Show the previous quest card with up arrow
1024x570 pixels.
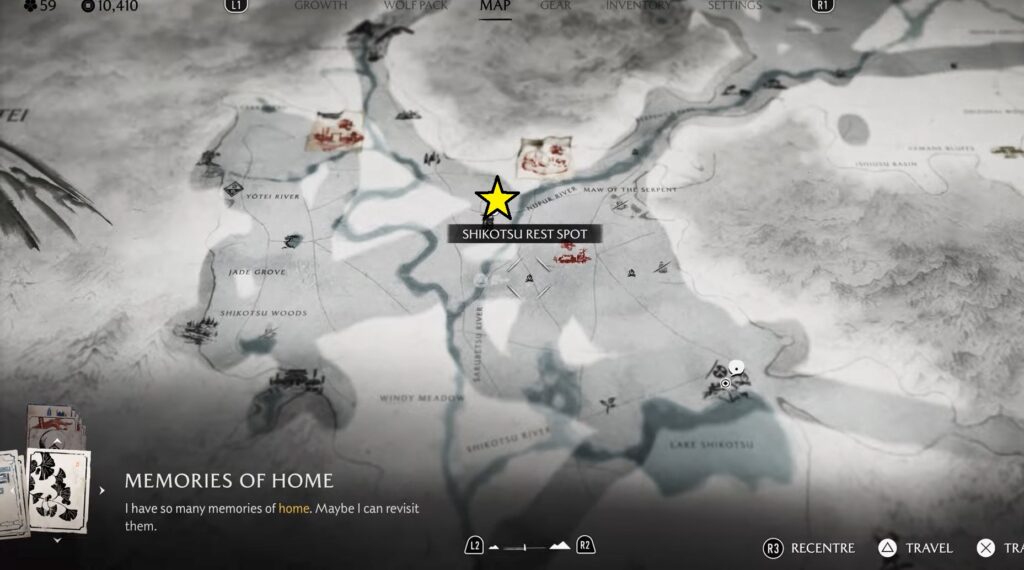click(57, 441)
